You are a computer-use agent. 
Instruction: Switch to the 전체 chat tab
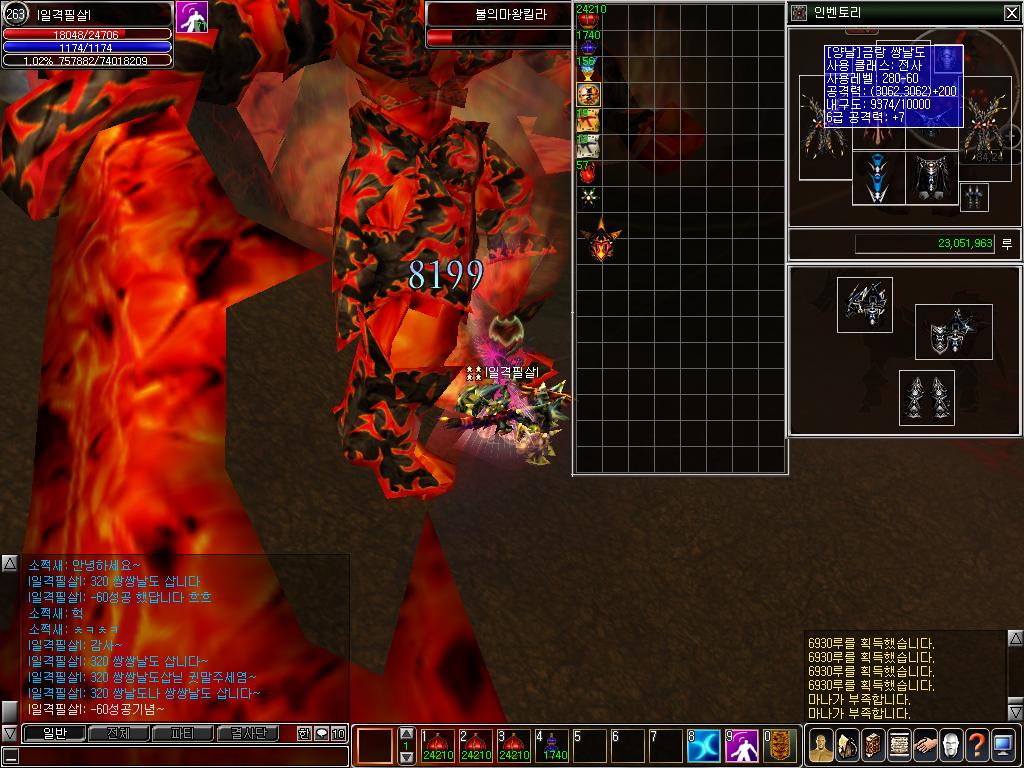point(118,733)
